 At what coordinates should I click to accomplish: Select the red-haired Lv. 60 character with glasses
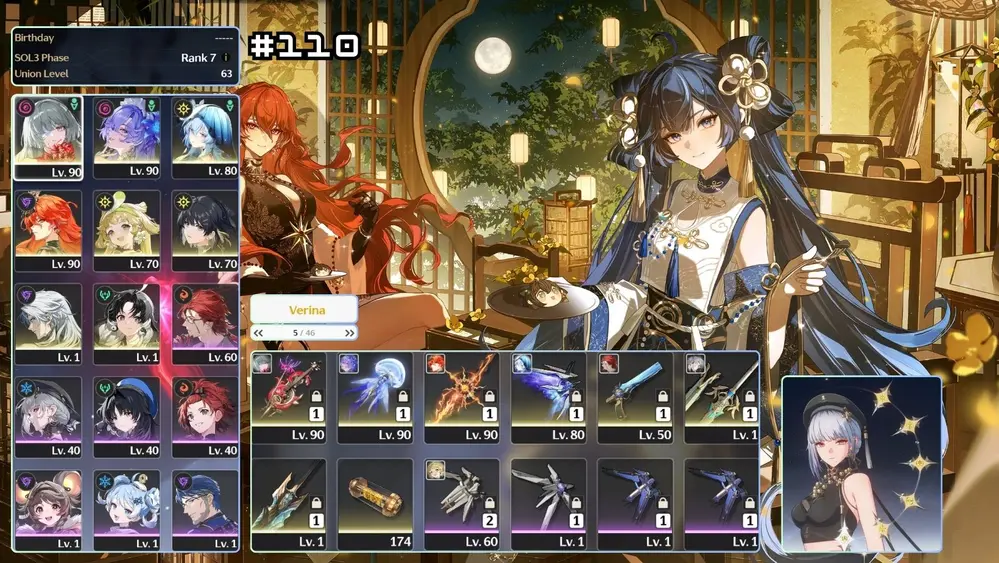[x=204, y=323]
